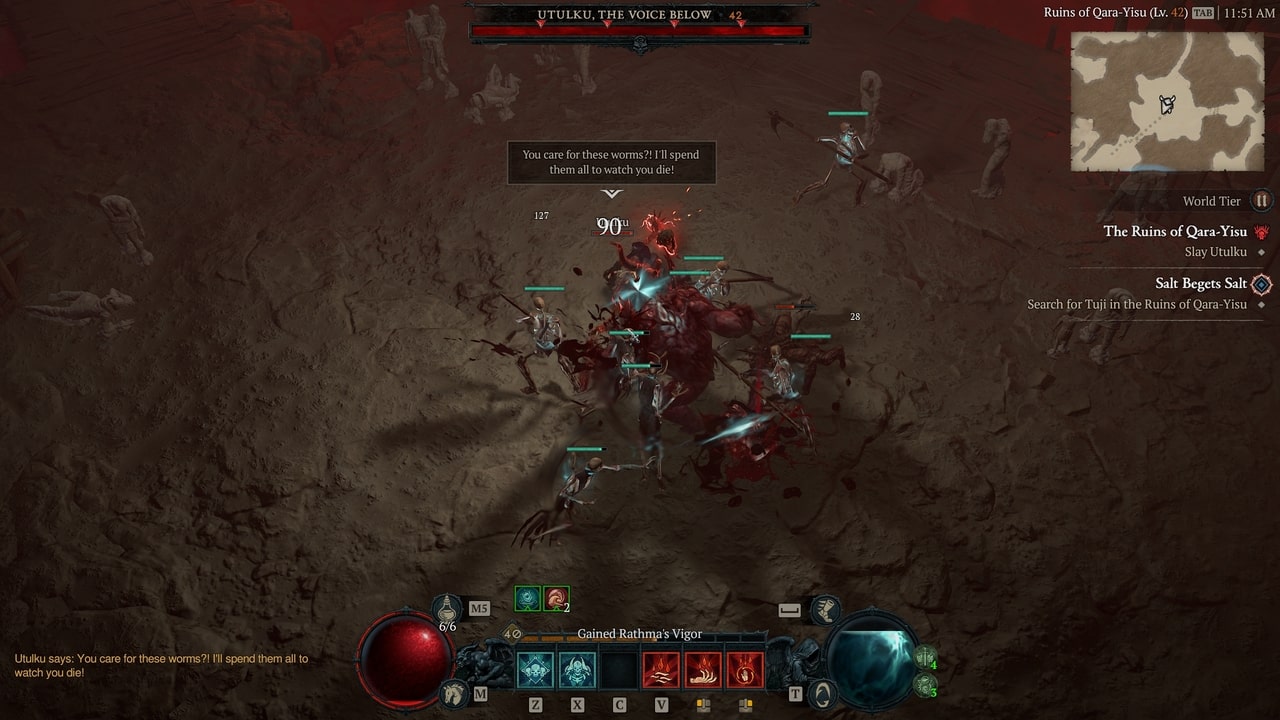1280x720 pixels.
Task: Toggle the Slay Utulku objective diamond
Action: pos(1261,251)
